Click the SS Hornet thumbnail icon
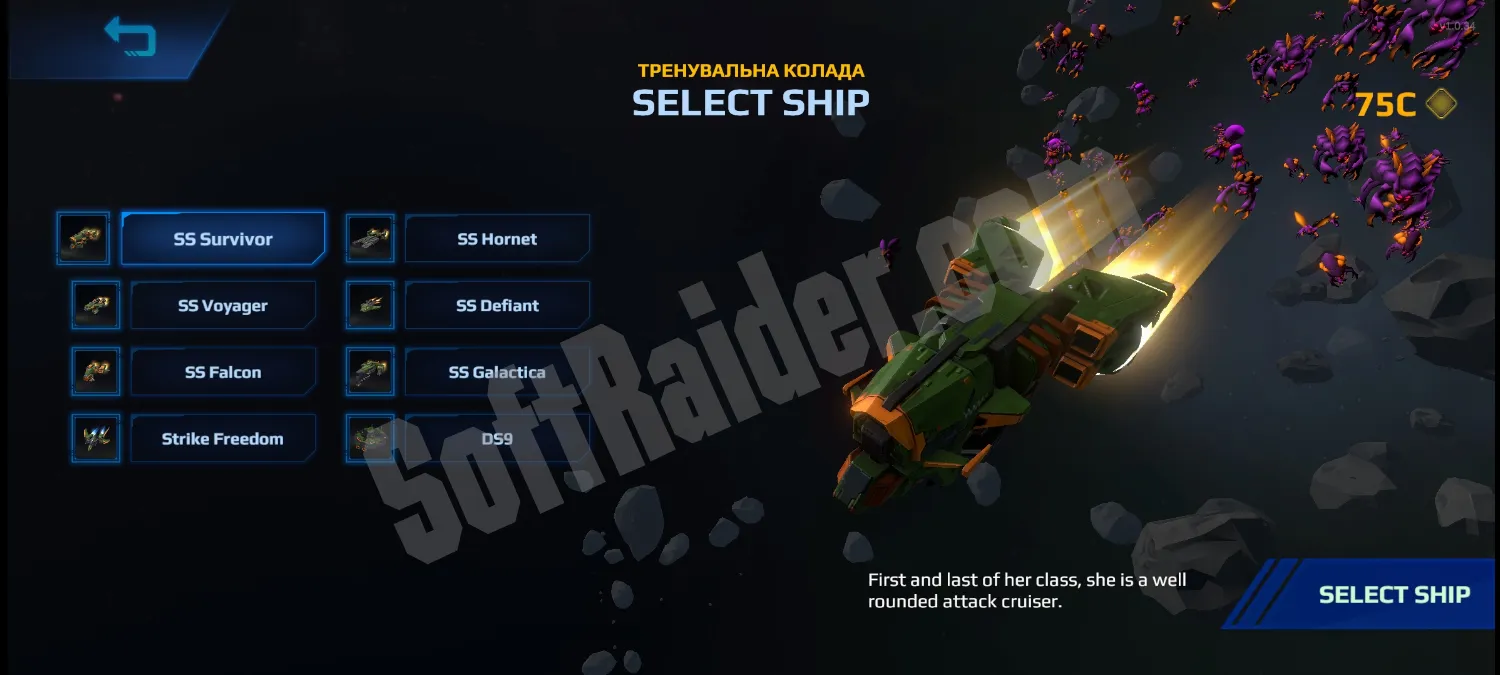Screen dimensions: 1500x675 [370, 239]
